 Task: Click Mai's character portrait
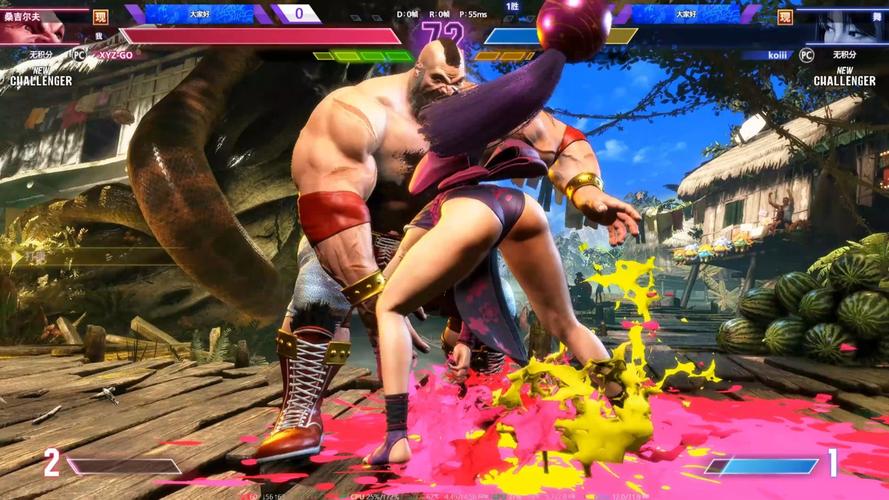(848, 25)
